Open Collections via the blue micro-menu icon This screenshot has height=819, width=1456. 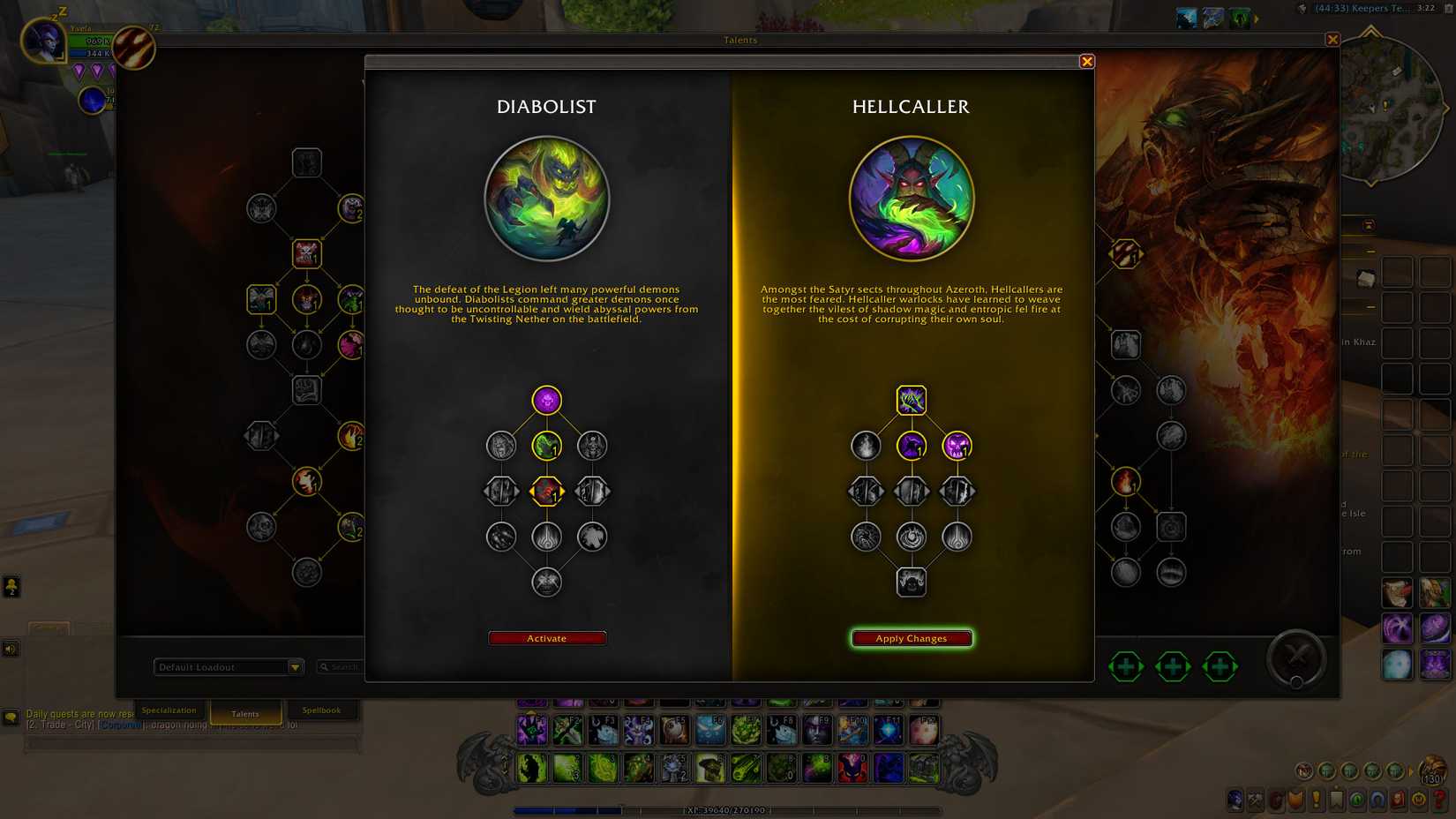[x=1377, y=800]
